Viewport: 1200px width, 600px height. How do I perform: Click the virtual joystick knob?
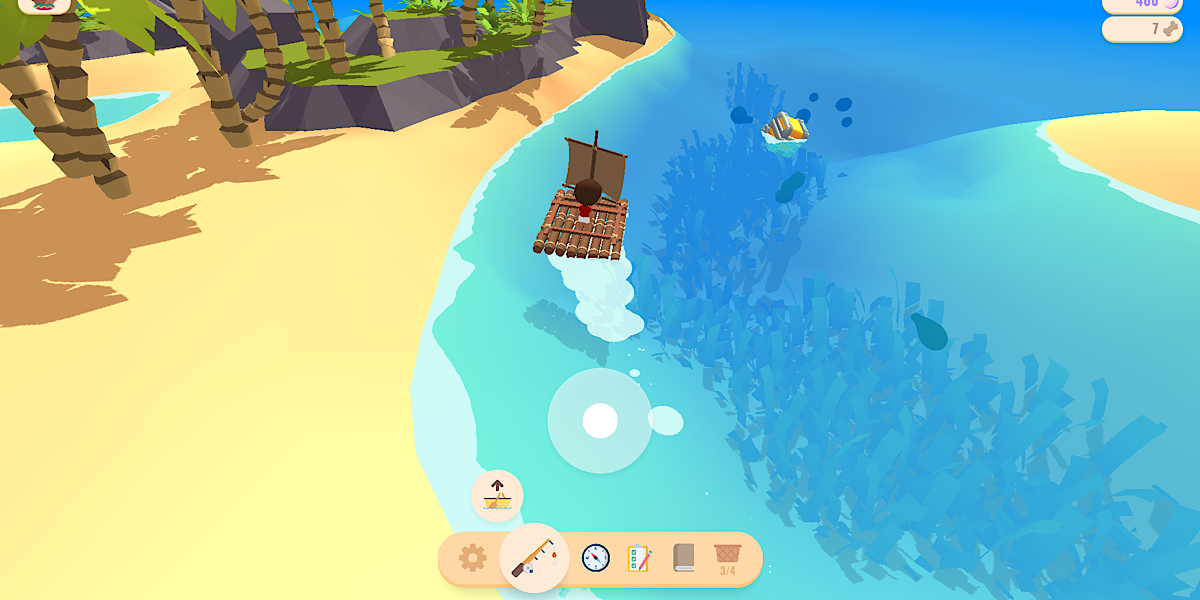[x=600, y=421]
